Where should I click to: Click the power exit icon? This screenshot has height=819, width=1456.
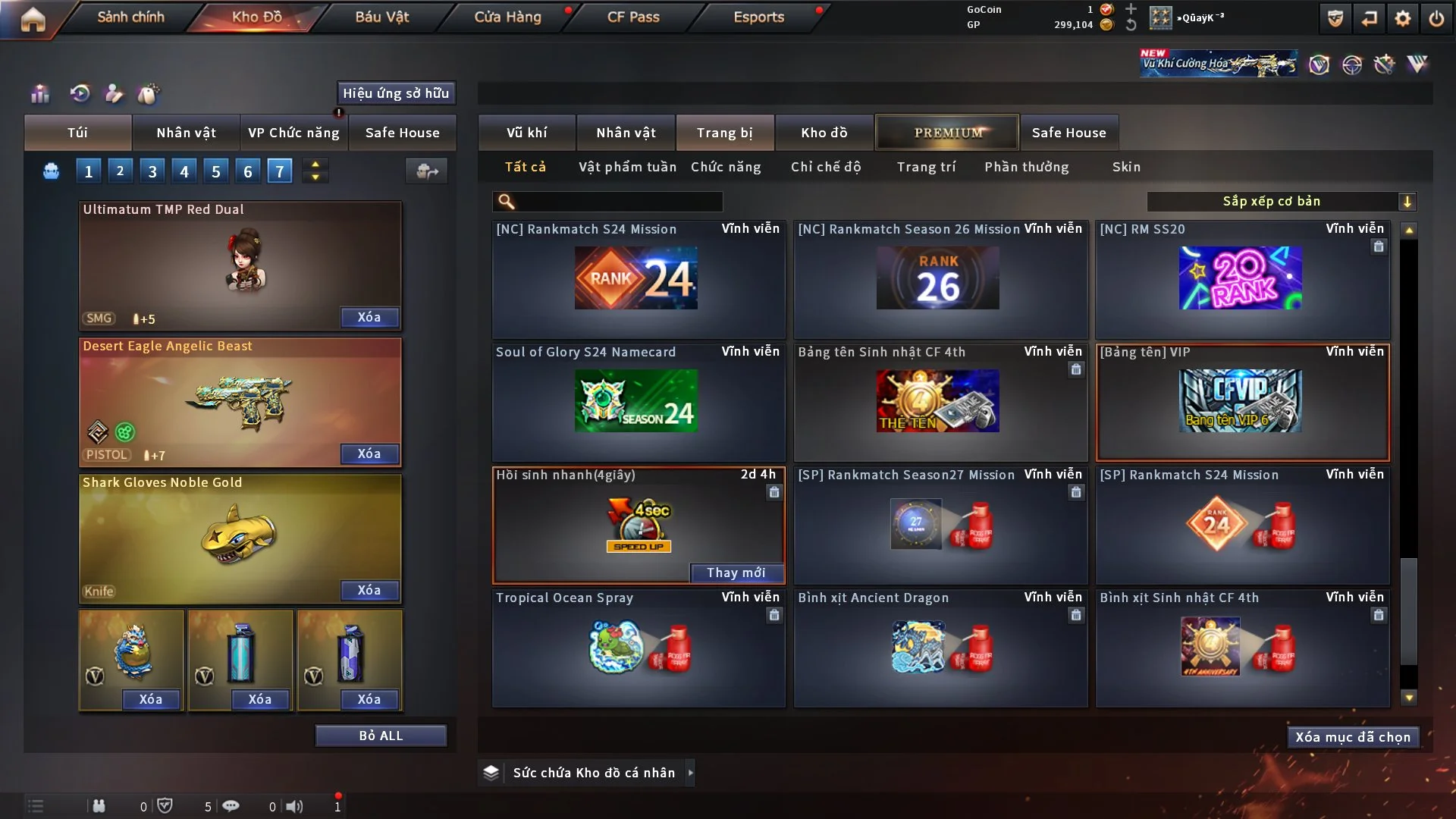[1436, 19]
